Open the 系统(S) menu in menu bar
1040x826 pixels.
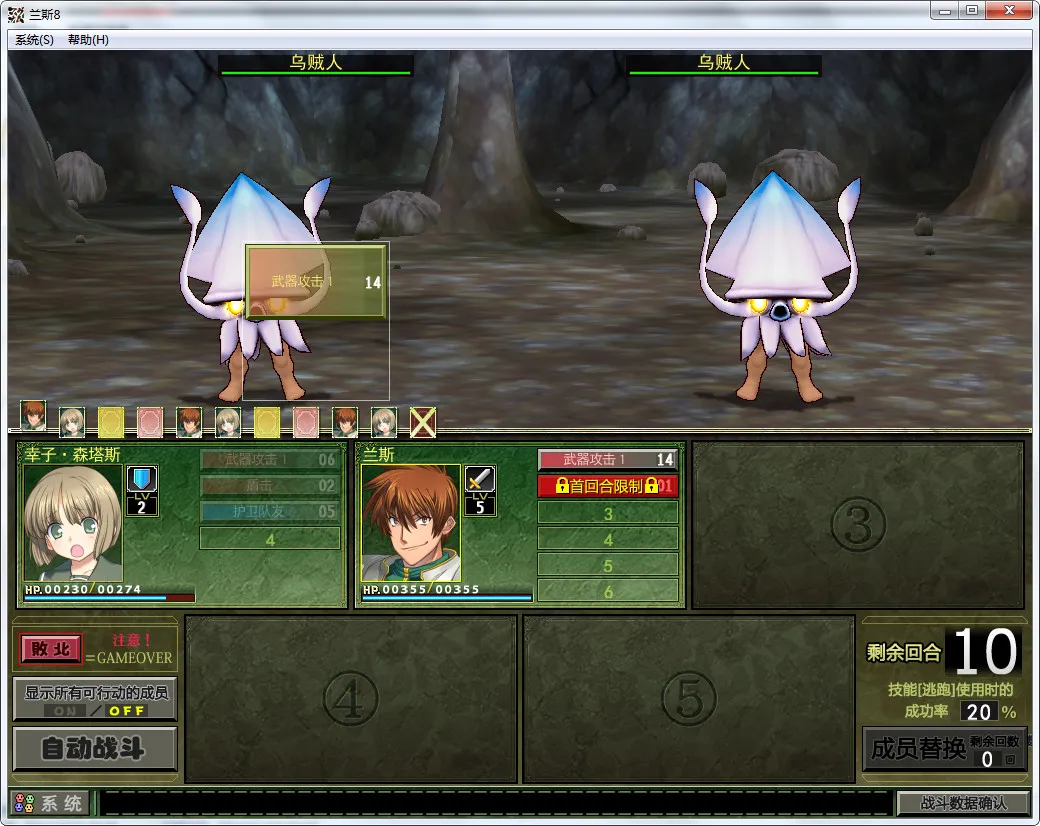point(35,40)
